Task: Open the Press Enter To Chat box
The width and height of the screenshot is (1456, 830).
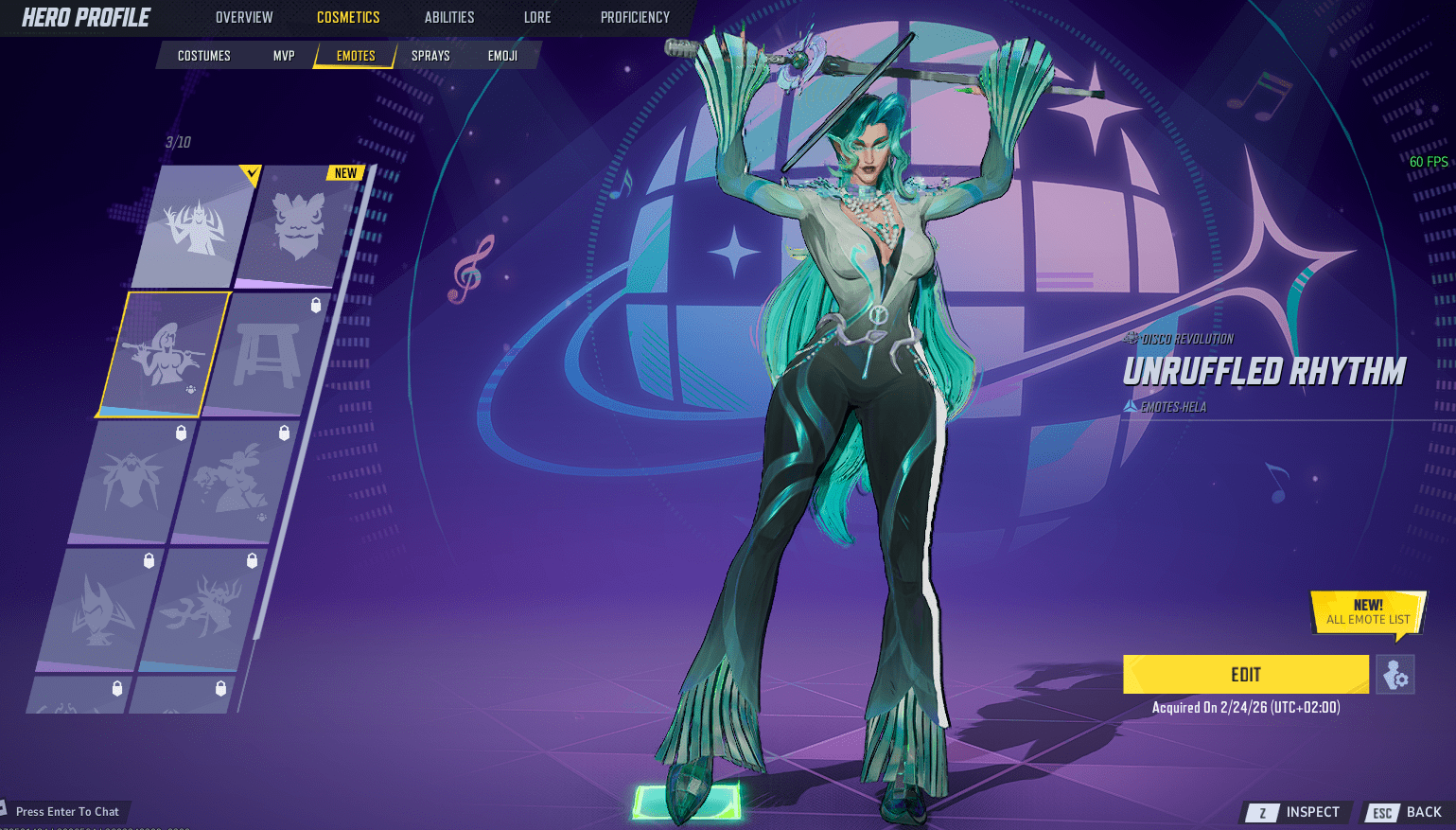Action: [67, 812]
